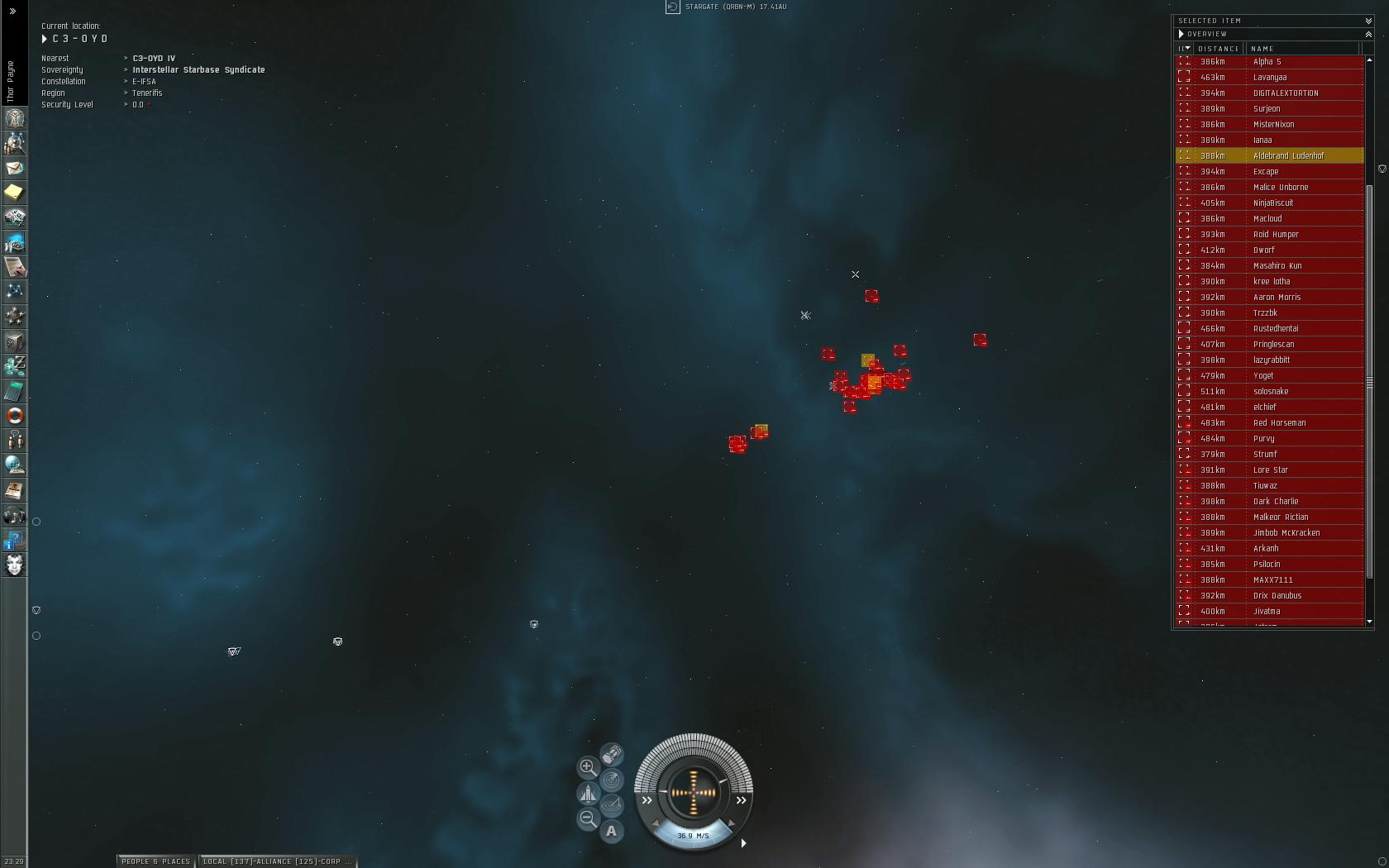Viewport: 1389px width, 868px height.
Task: Expand the sidebar with the double-arrow button
Action: coord(12,12)
